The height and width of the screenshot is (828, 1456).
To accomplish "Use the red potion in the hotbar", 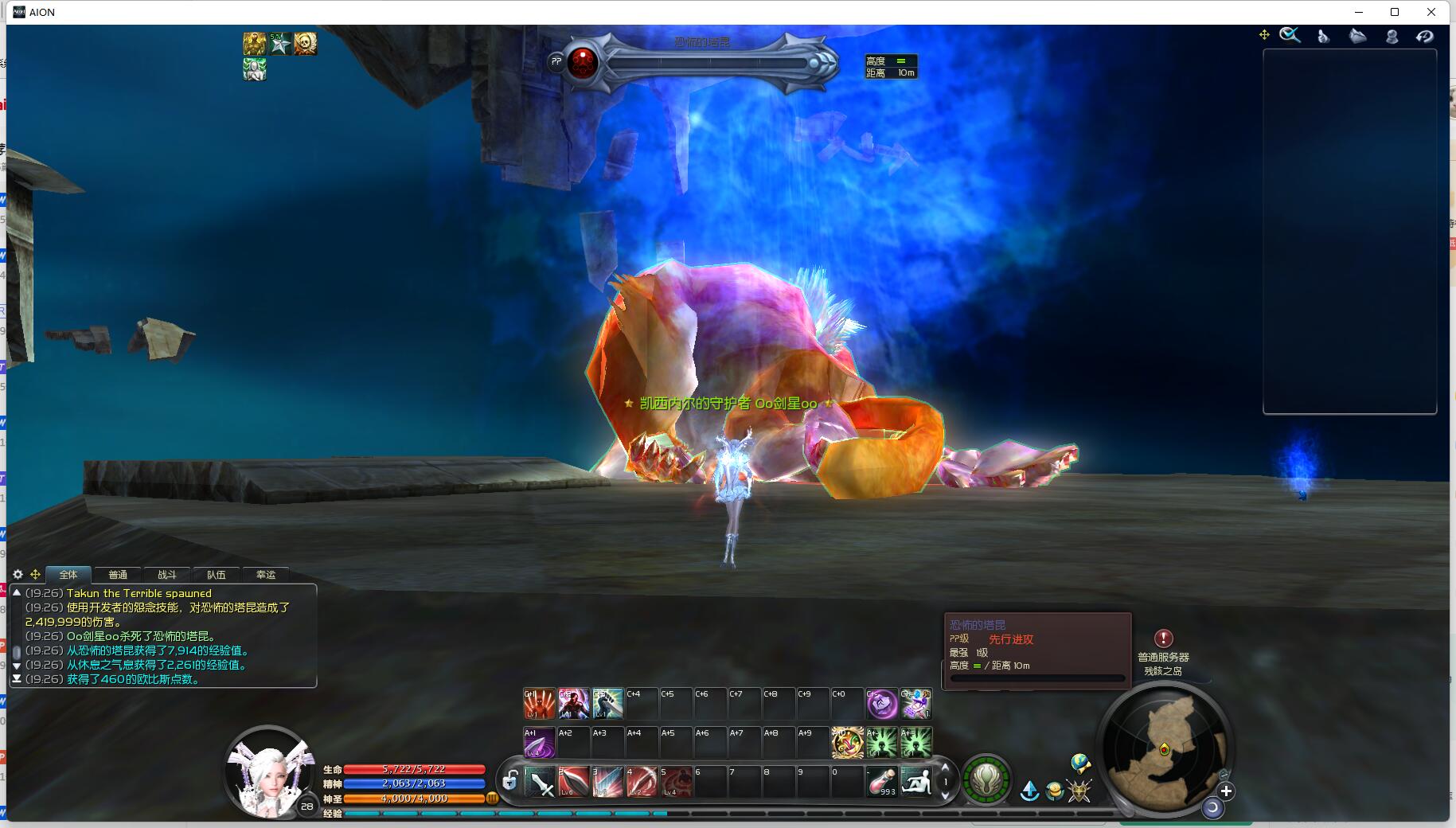I will pos(881,781).
